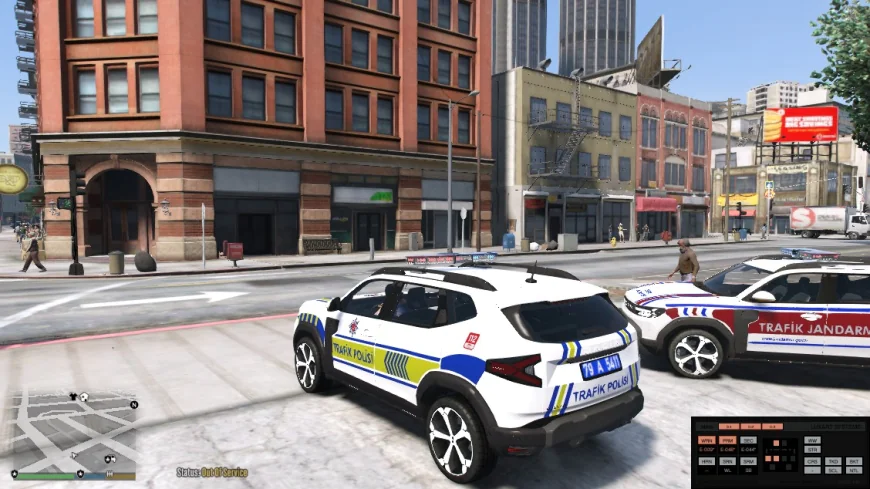This screenshot has width=870, height=489.
Task: Click the north compass marker on minimap
Action: [134, 405]
